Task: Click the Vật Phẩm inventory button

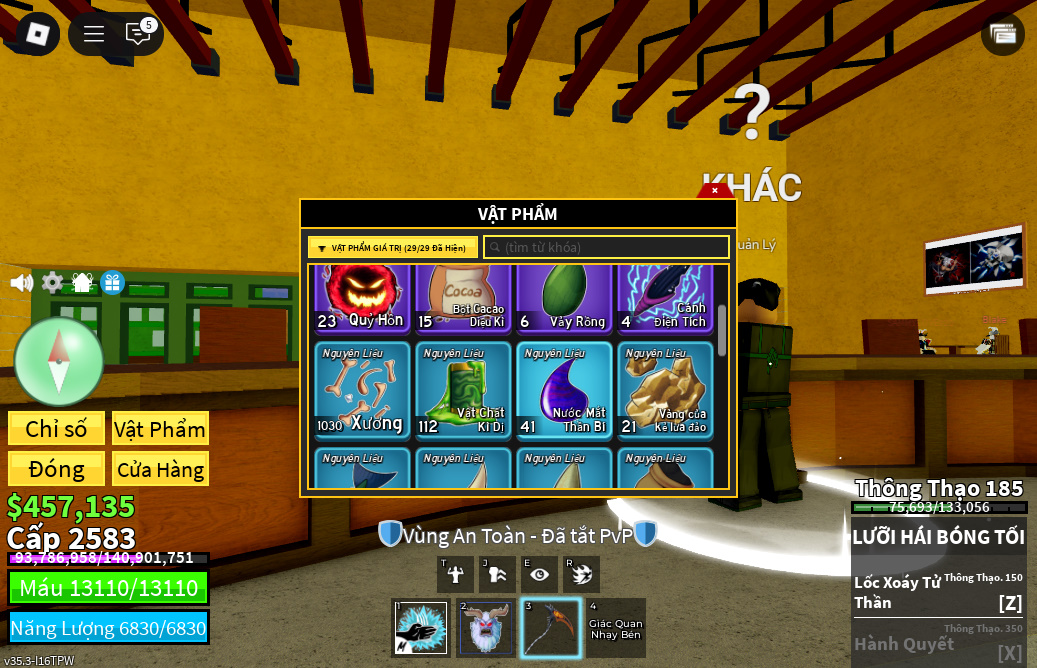Action: [160, 429]
